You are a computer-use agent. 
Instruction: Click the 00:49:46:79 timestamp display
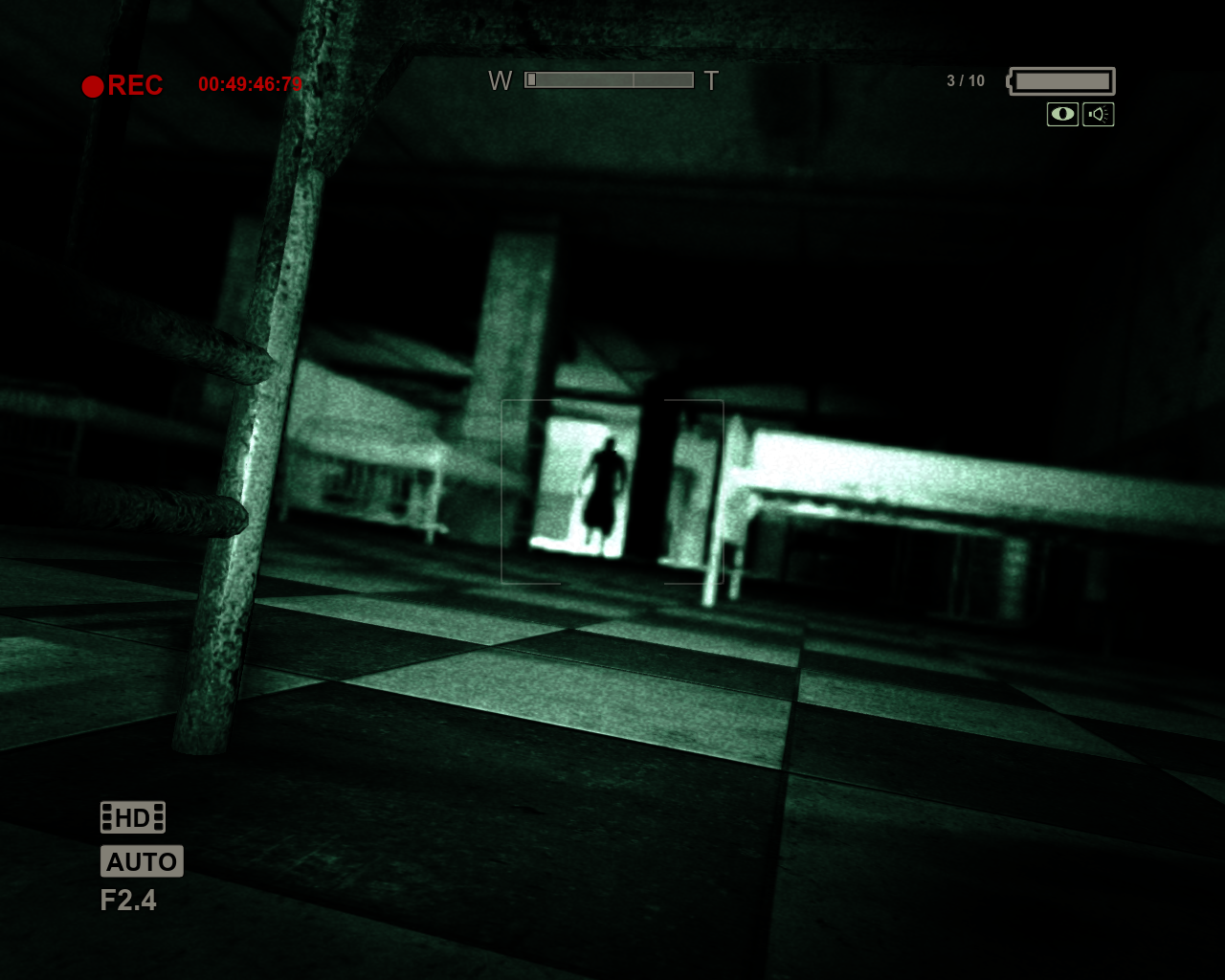[251, 85]
